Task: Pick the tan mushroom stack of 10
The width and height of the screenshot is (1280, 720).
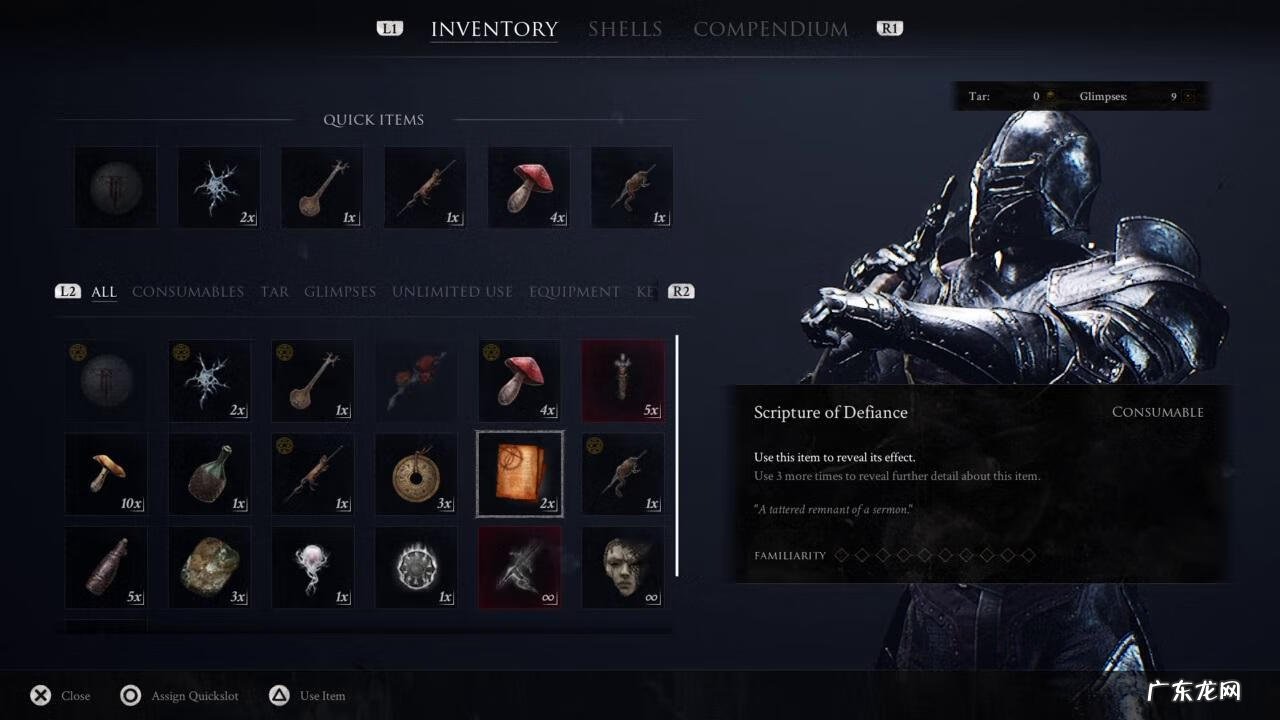Action: 106,474
